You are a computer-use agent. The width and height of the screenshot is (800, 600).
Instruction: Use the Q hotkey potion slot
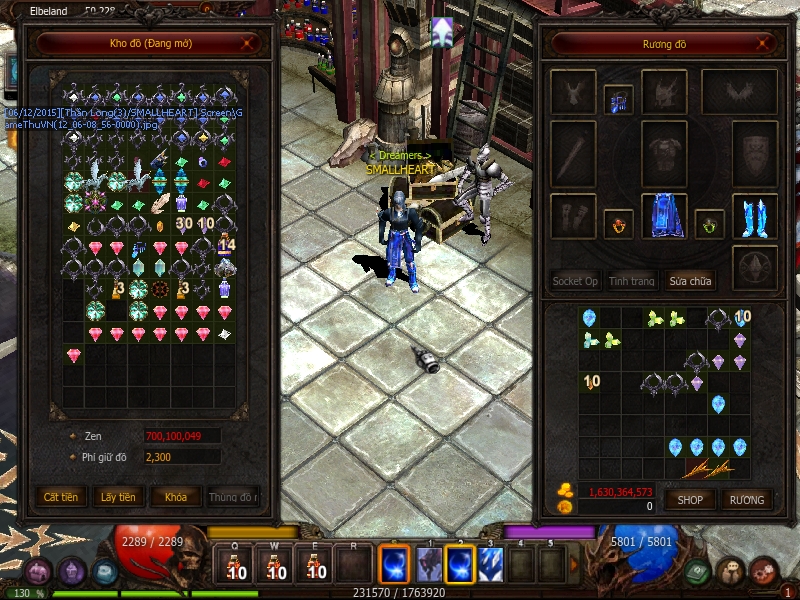pos(236,565)
